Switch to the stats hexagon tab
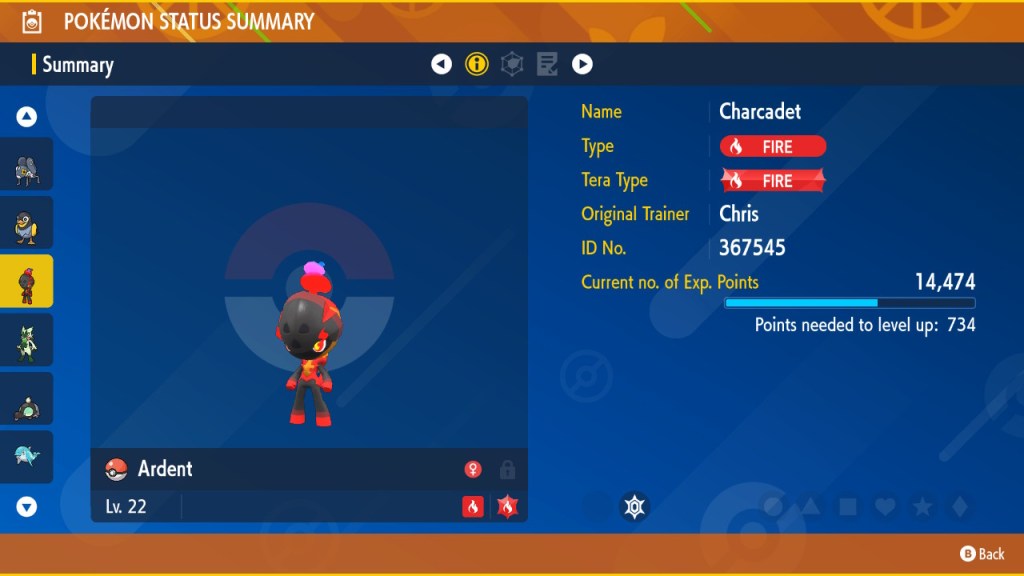 512,65
